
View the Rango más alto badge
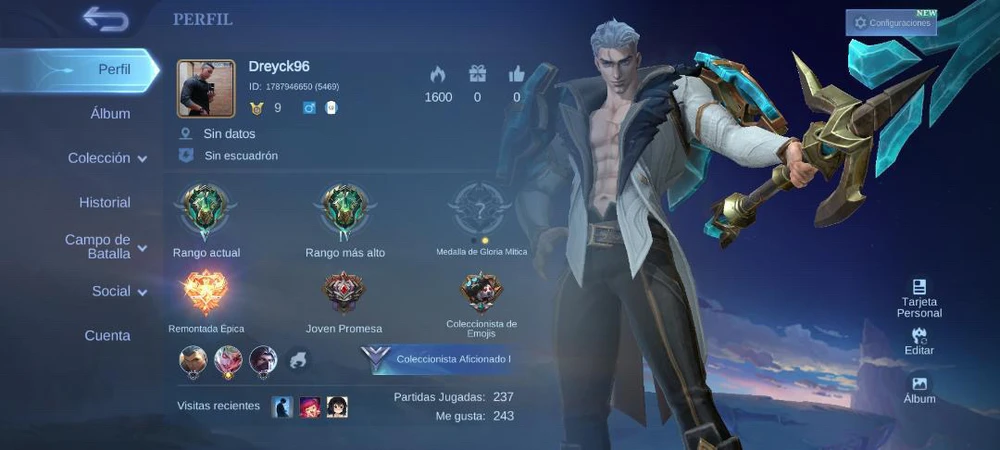click(345, 210)
